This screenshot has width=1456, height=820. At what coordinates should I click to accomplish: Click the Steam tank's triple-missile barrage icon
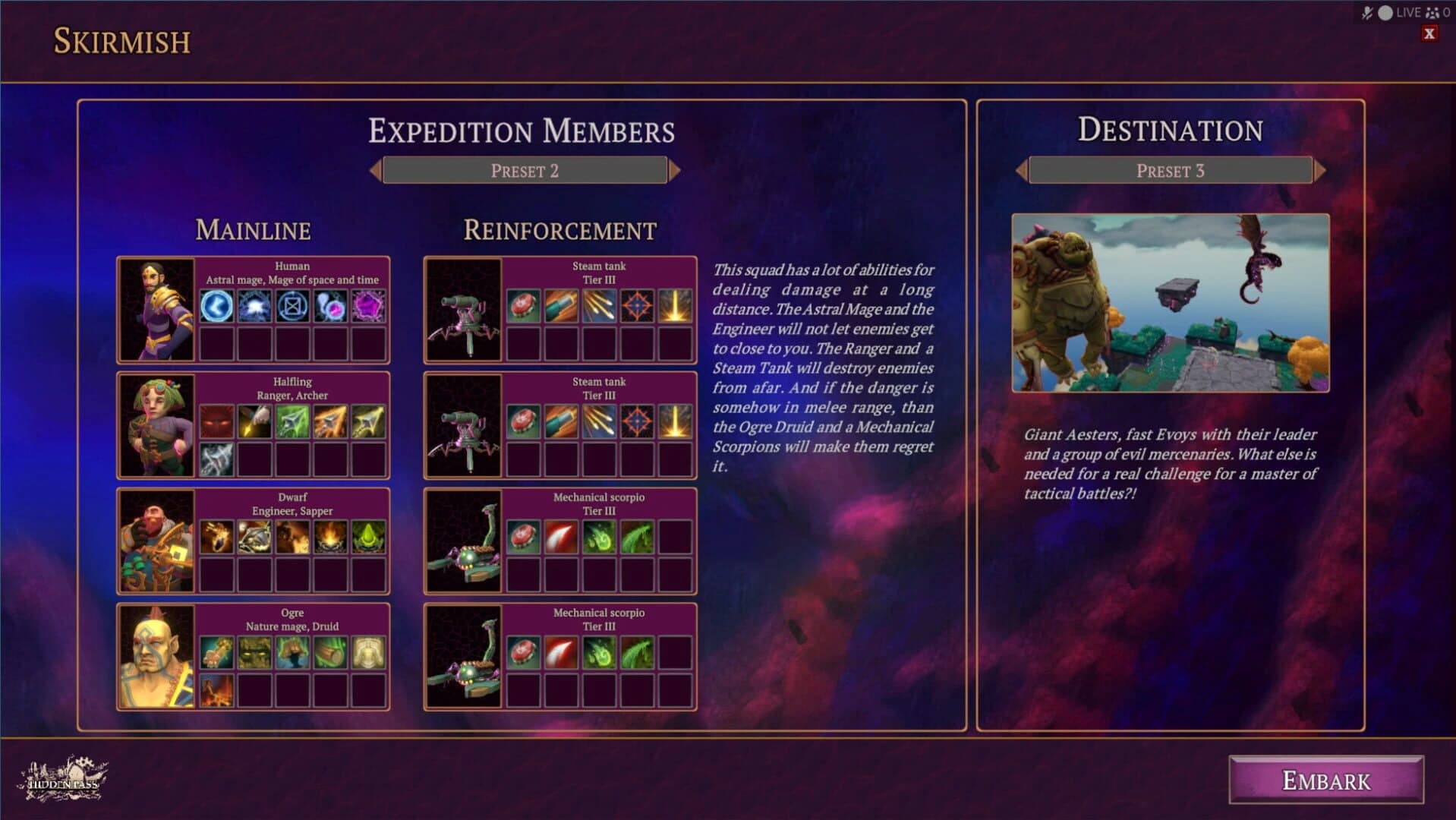point(600,307)
